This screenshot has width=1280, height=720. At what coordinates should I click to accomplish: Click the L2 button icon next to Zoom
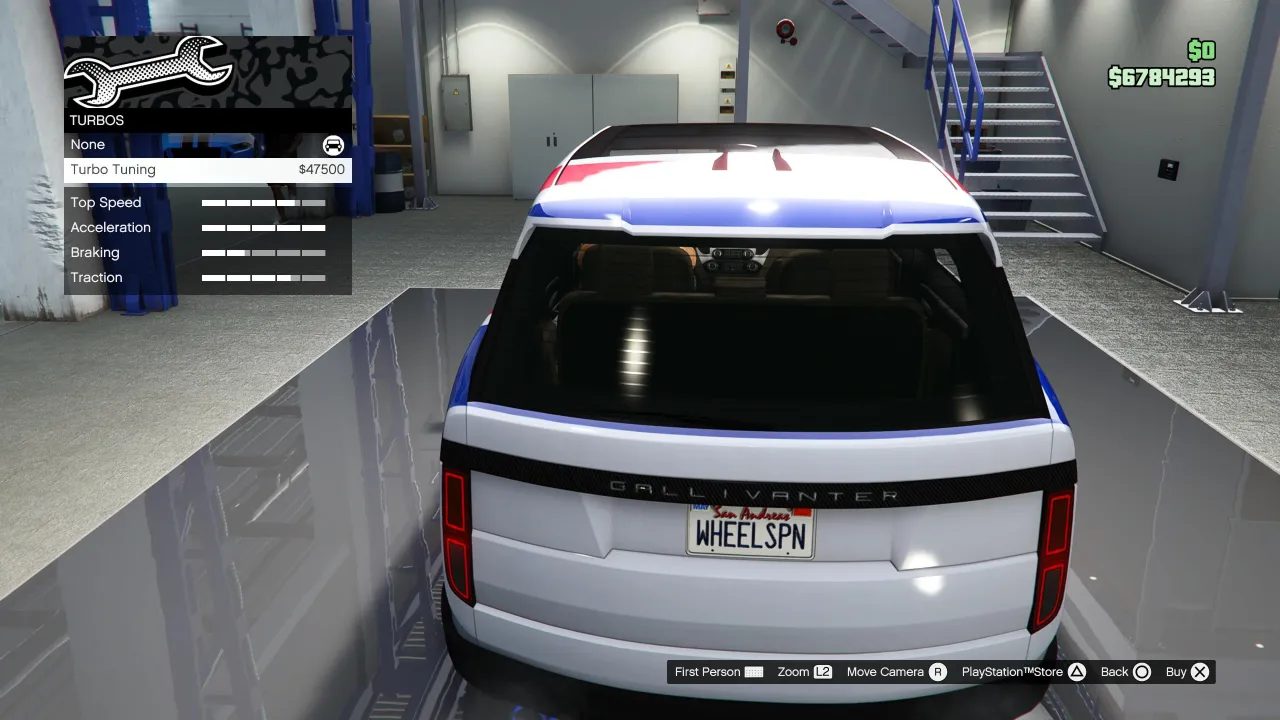tap(823, 672)
